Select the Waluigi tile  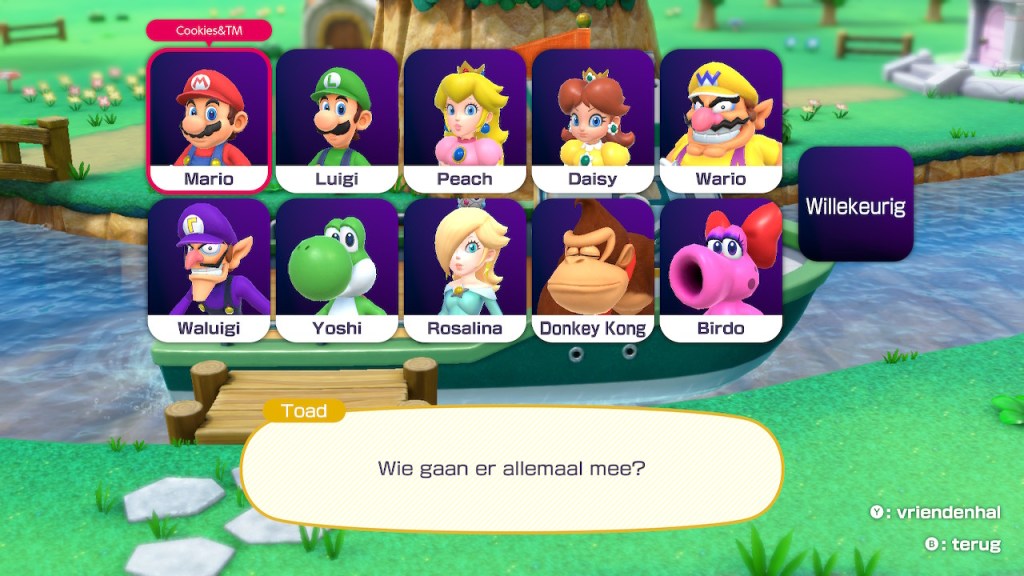coord(209,270)
